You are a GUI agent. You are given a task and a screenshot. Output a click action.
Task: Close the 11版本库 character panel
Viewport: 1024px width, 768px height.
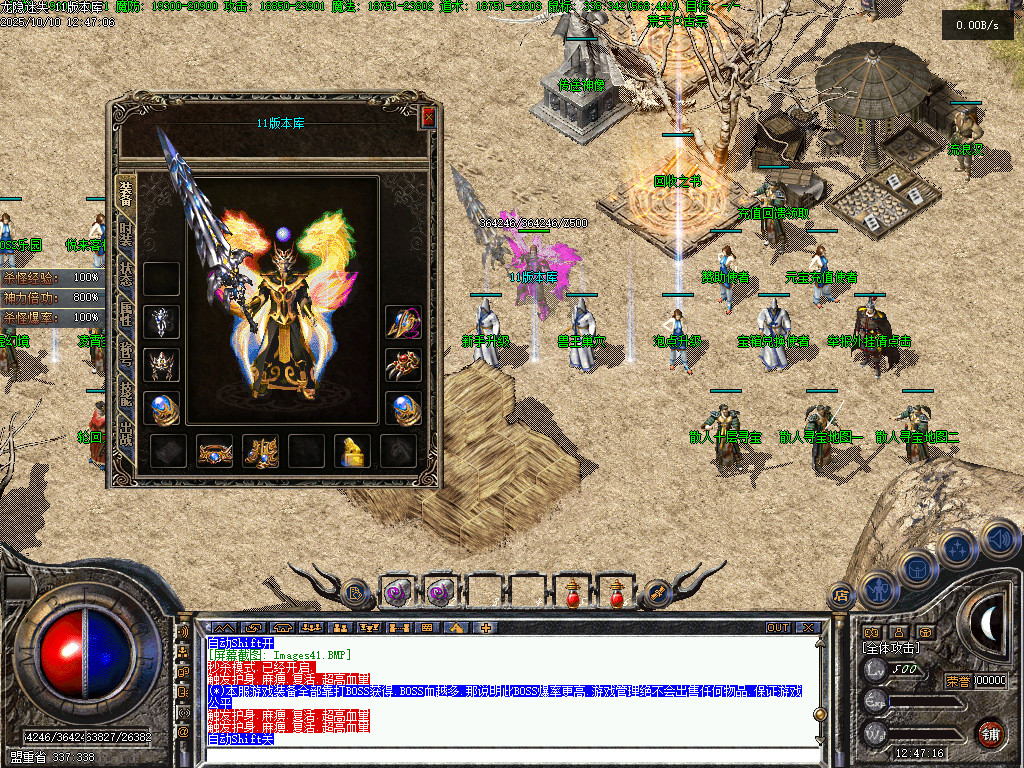point(428,117)
